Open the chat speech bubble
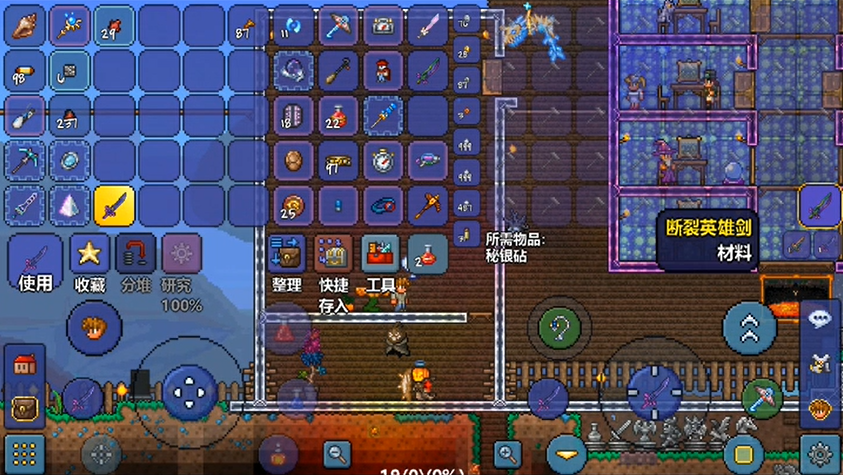 [x=821, y=318]
